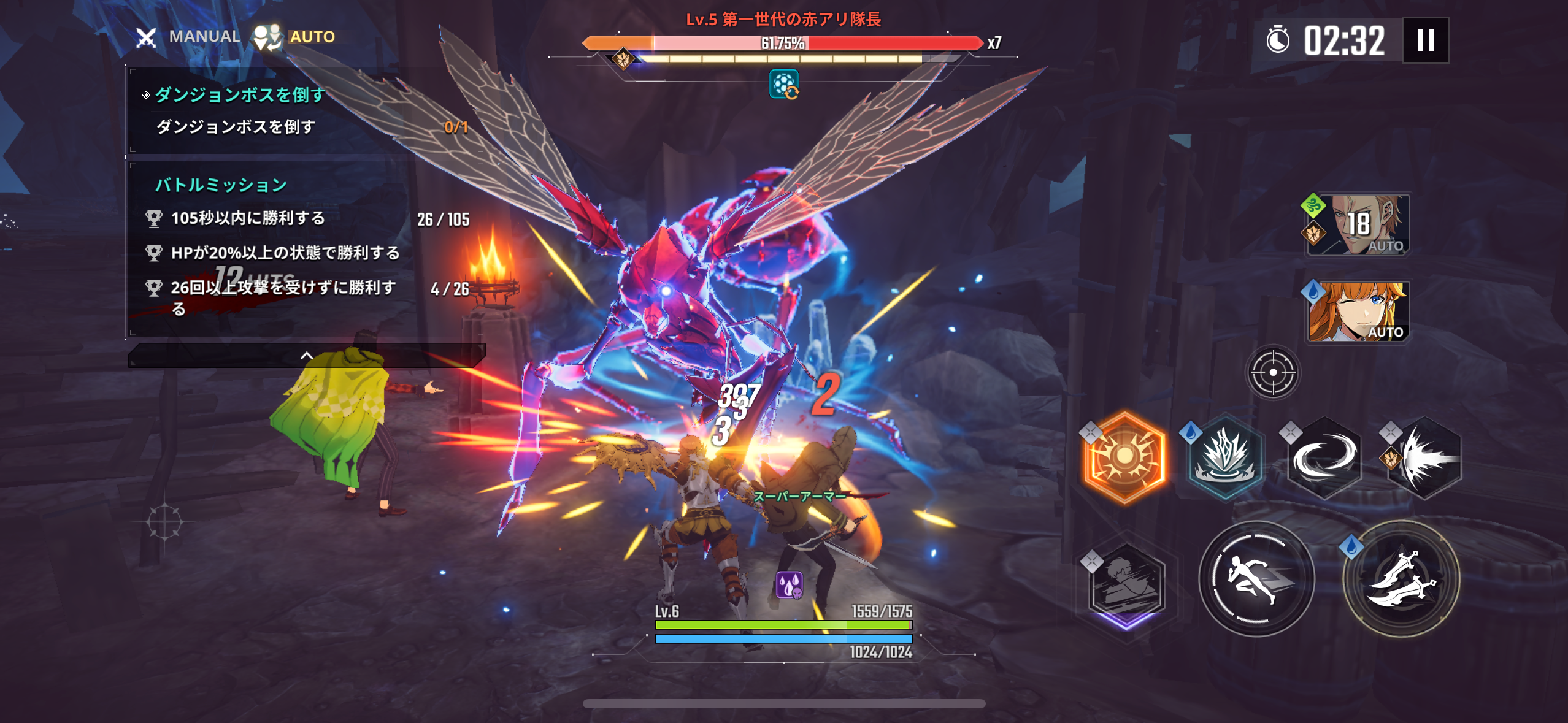
Task: Cast the piercing burst skill
Action: [x=1424, y=457]
